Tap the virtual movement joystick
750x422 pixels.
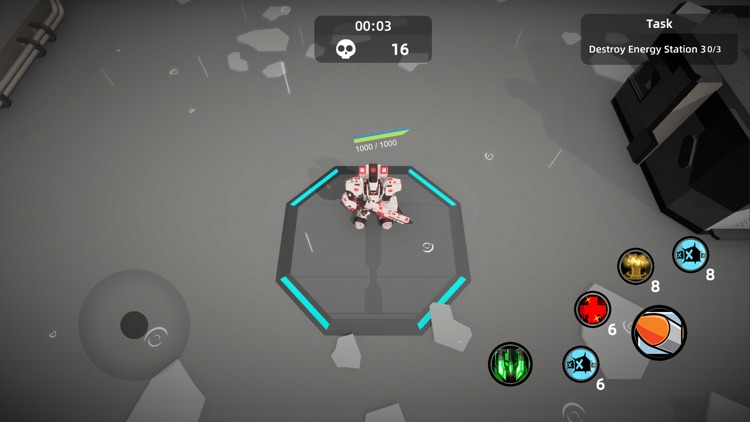tap(134, 324)
